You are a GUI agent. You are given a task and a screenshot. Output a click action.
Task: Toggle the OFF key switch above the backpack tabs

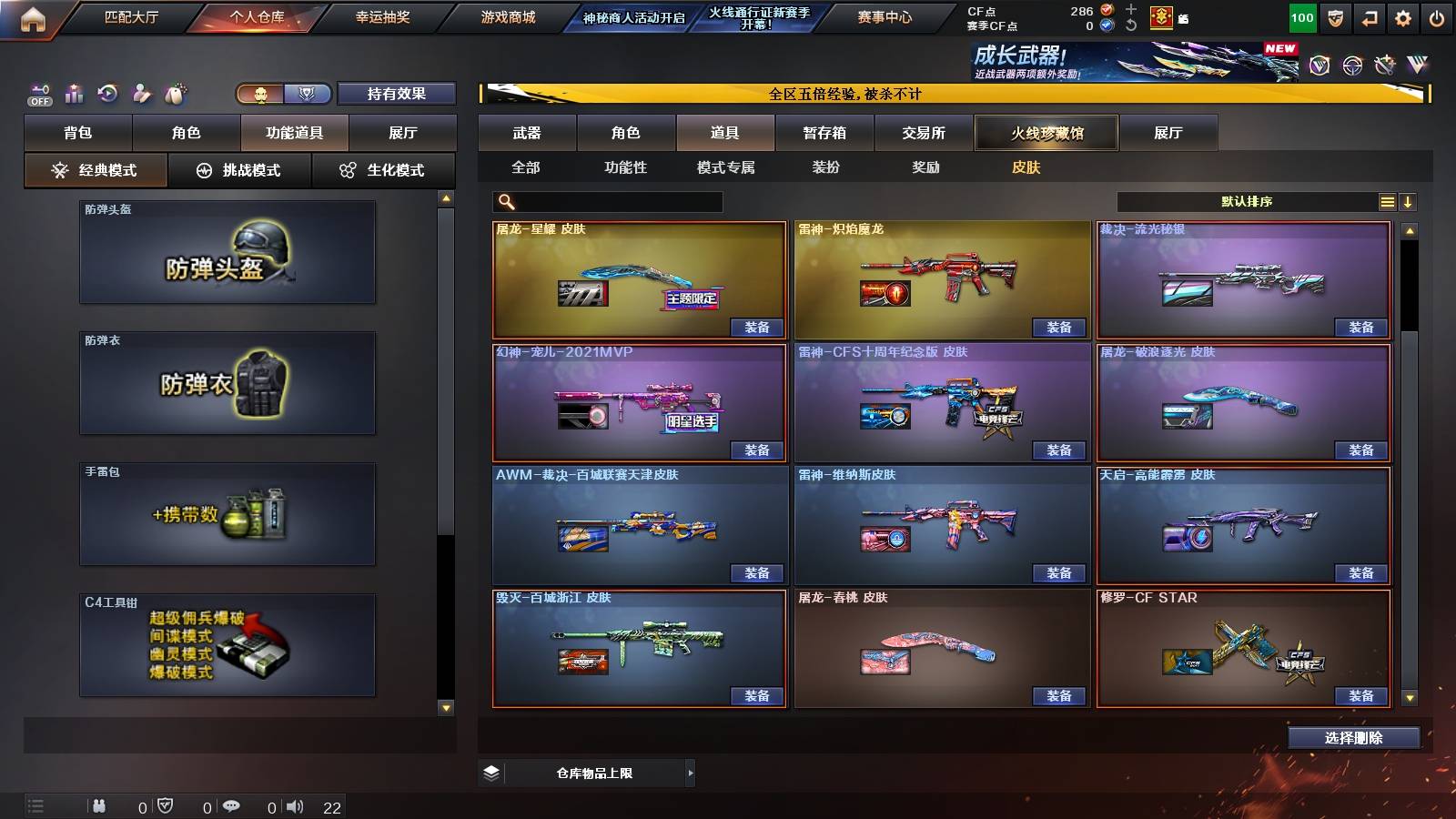point(40,93)
